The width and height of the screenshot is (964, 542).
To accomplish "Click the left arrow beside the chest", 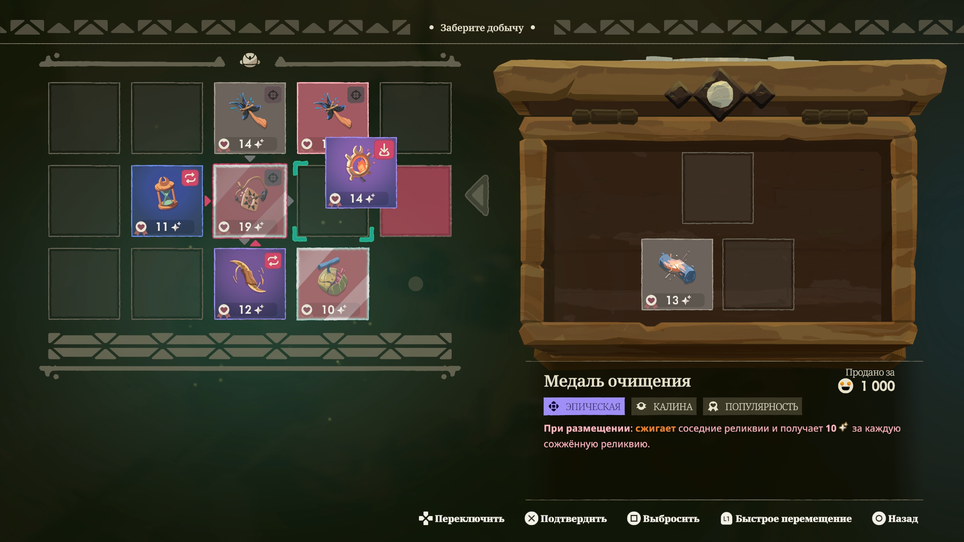I will [x=478, y=196].
